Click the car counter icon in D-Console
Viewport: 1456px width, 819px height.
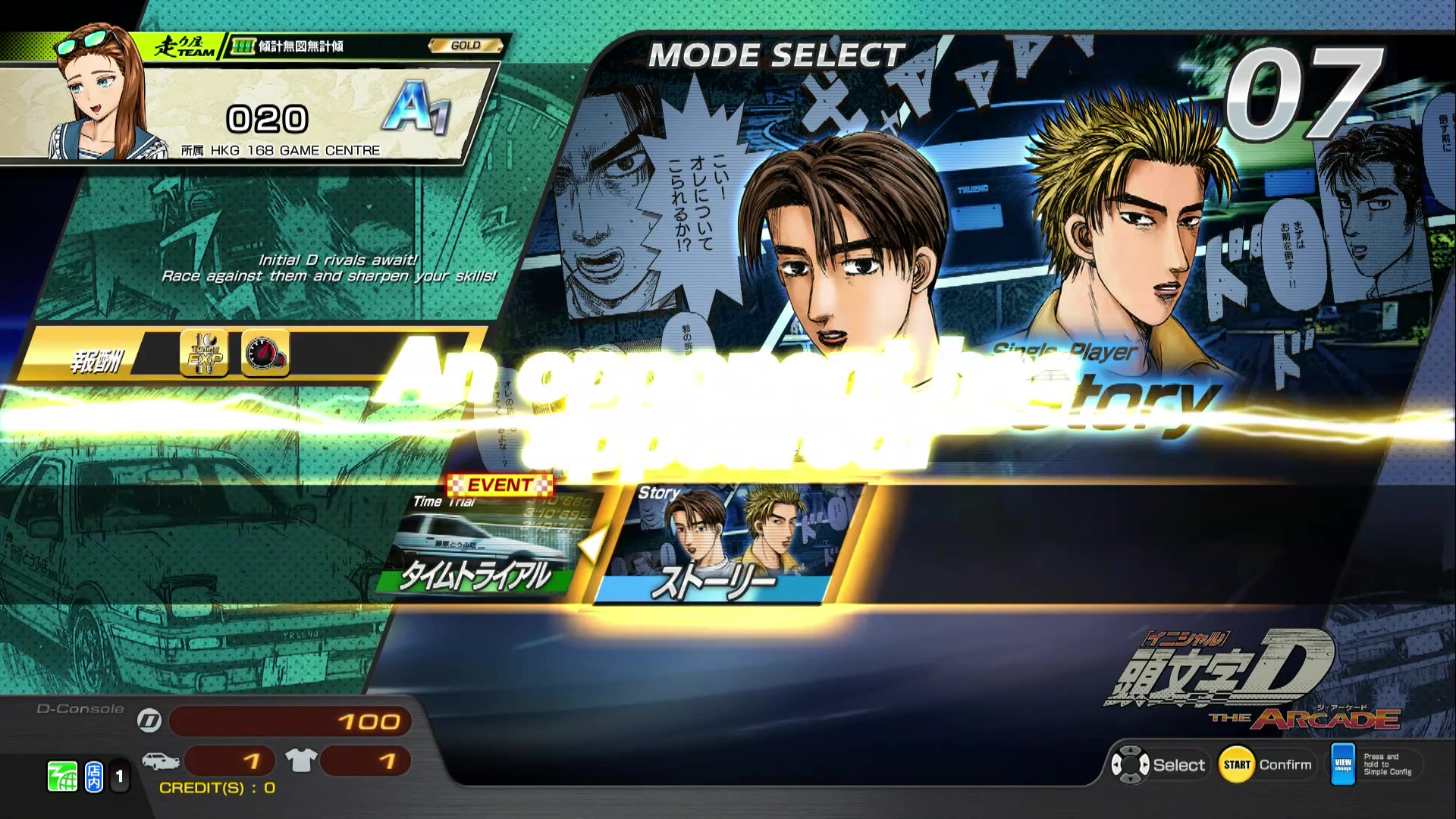[161, 761]
